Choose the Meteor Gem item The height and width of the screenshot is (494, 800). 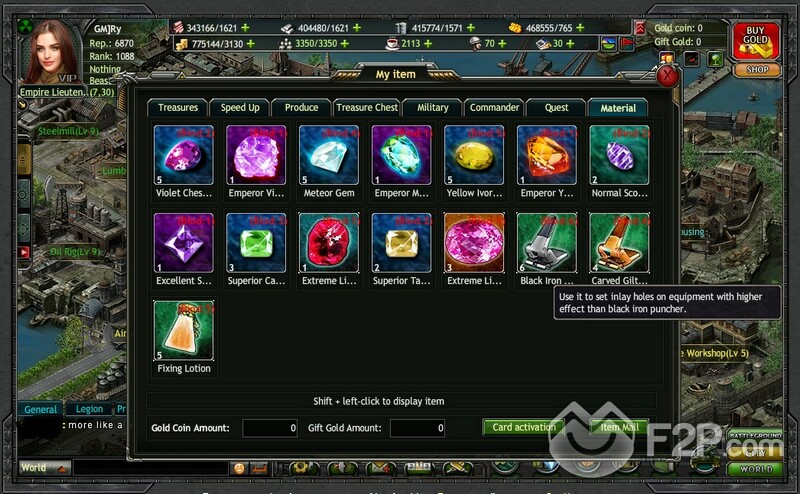(x=329, y=155)
